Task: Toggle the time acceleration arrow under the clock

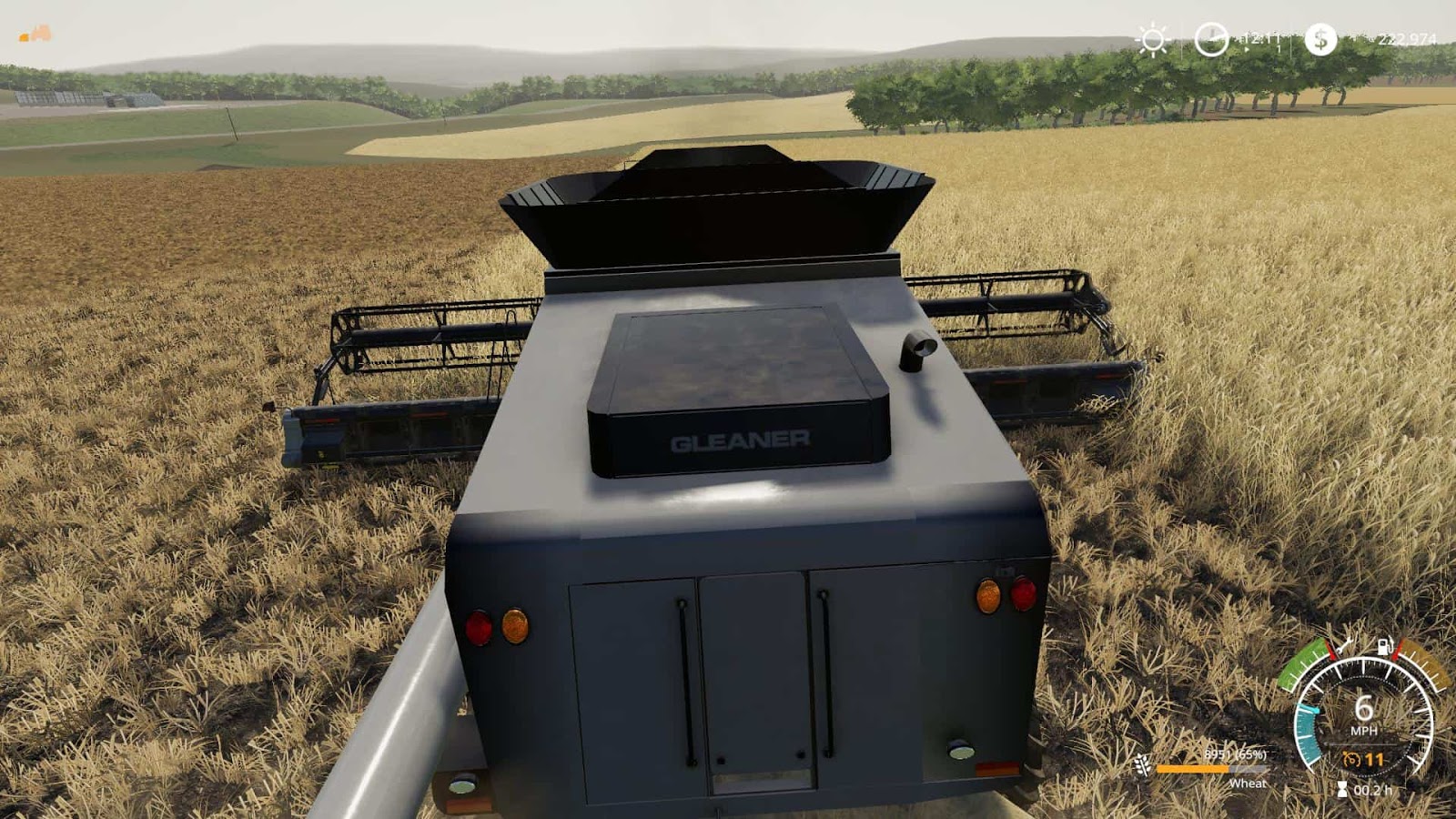Action: [1246, 49]
